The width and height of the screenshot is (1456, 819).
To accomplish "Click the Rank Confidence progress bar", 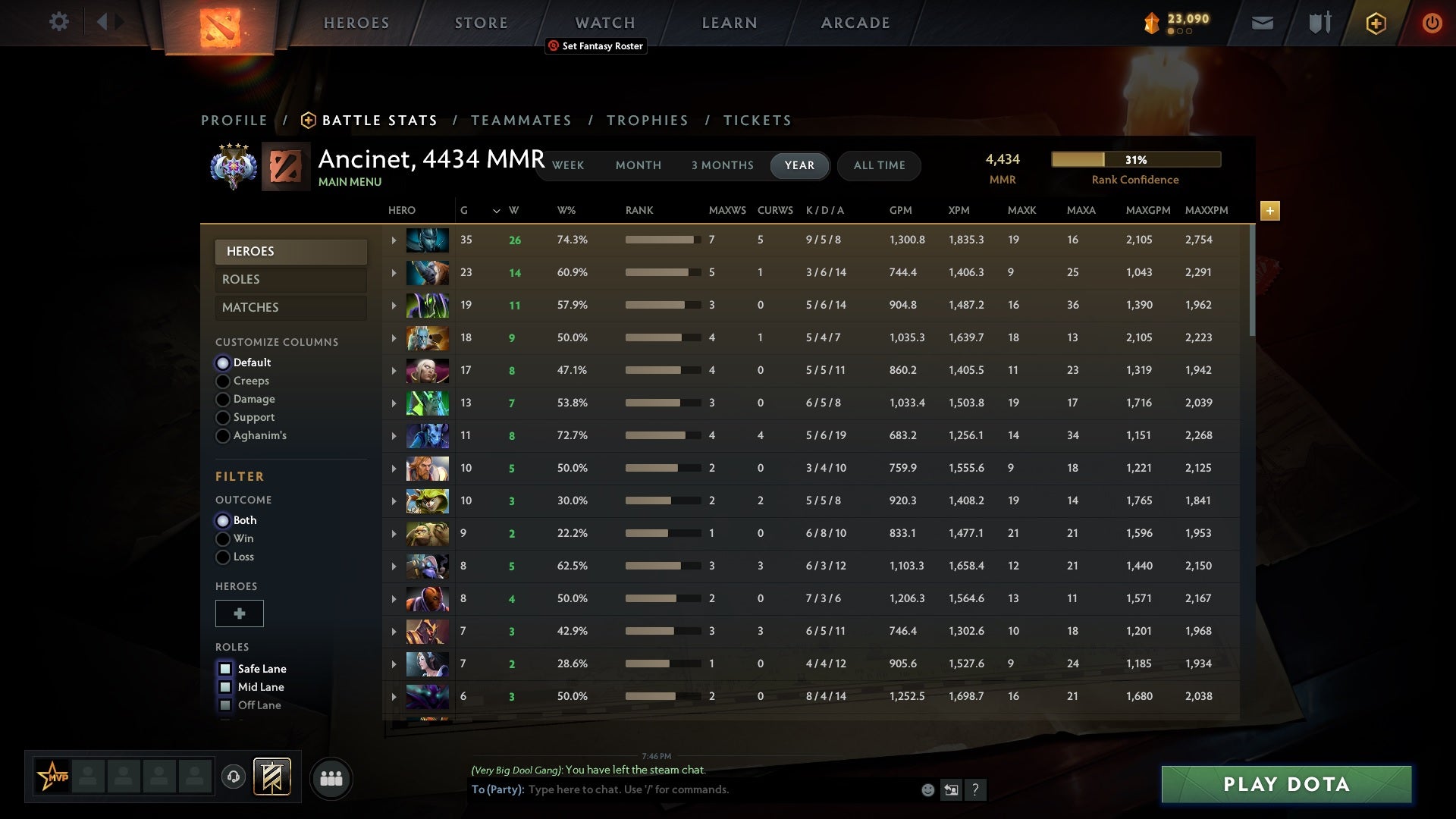I will coord(1135,159).
